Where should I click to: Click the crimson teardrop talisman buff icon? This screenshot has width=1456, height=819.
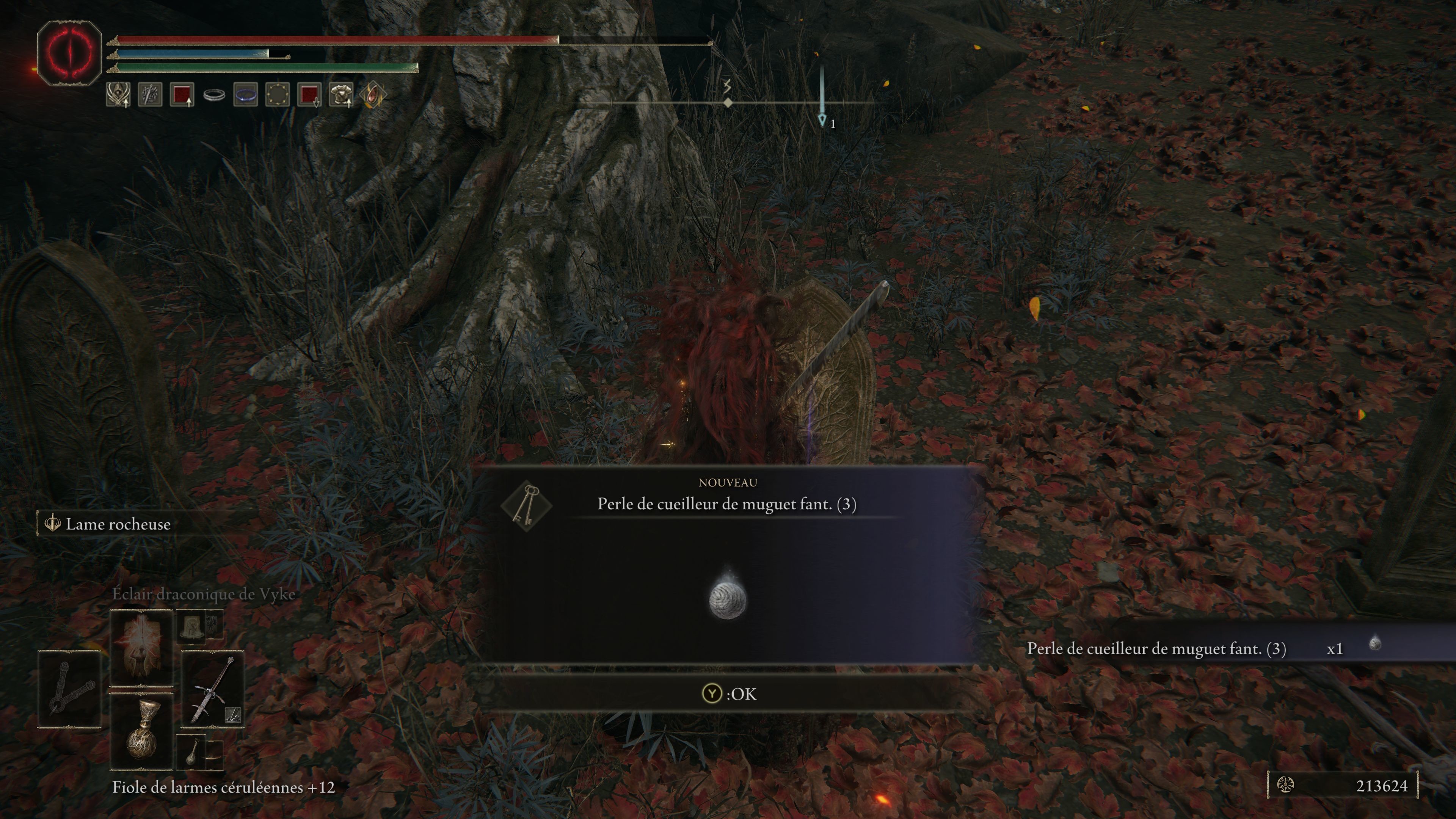coord(372,94)
